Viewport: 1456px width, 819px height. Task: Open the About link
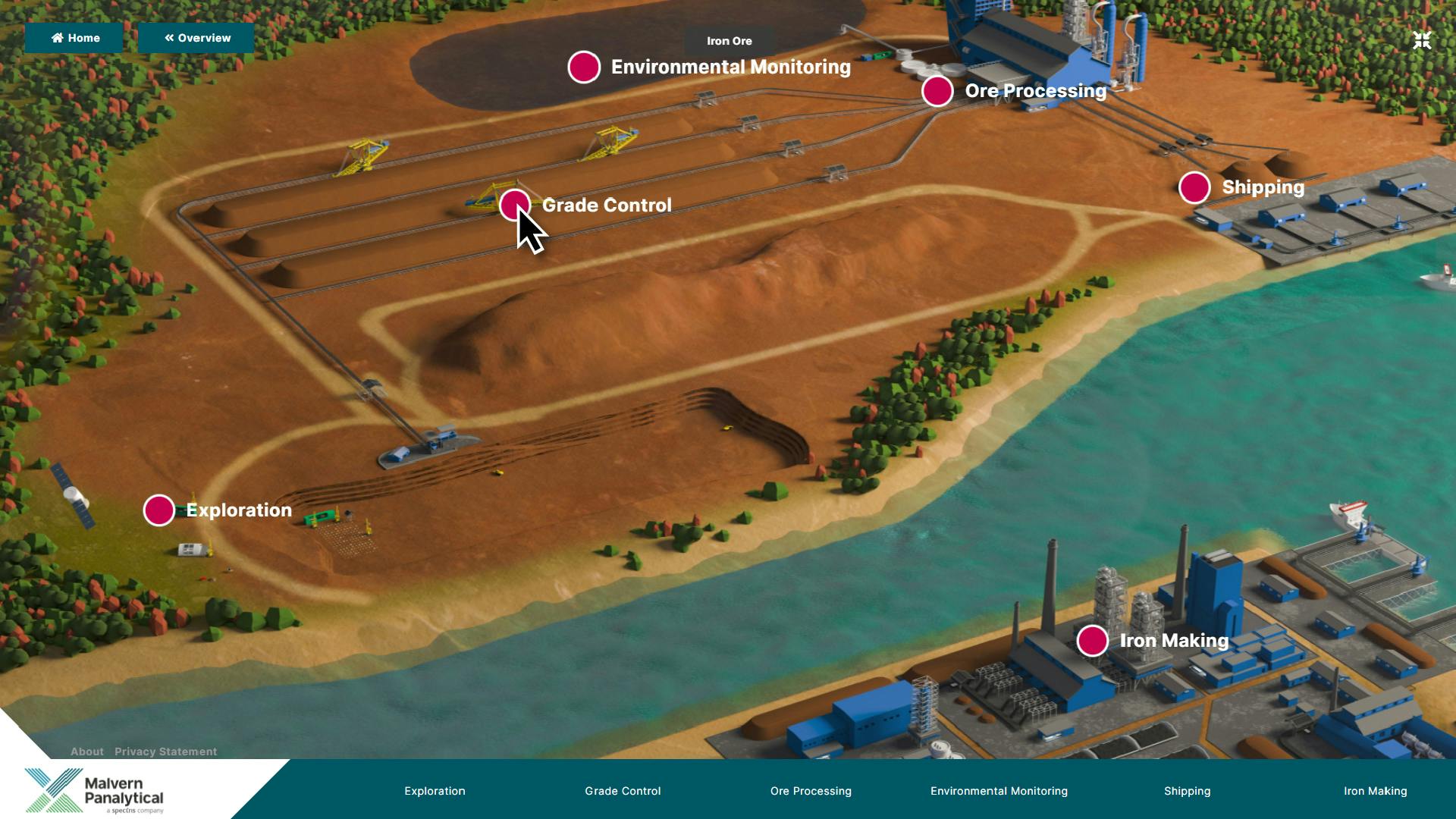click(86, 752)
